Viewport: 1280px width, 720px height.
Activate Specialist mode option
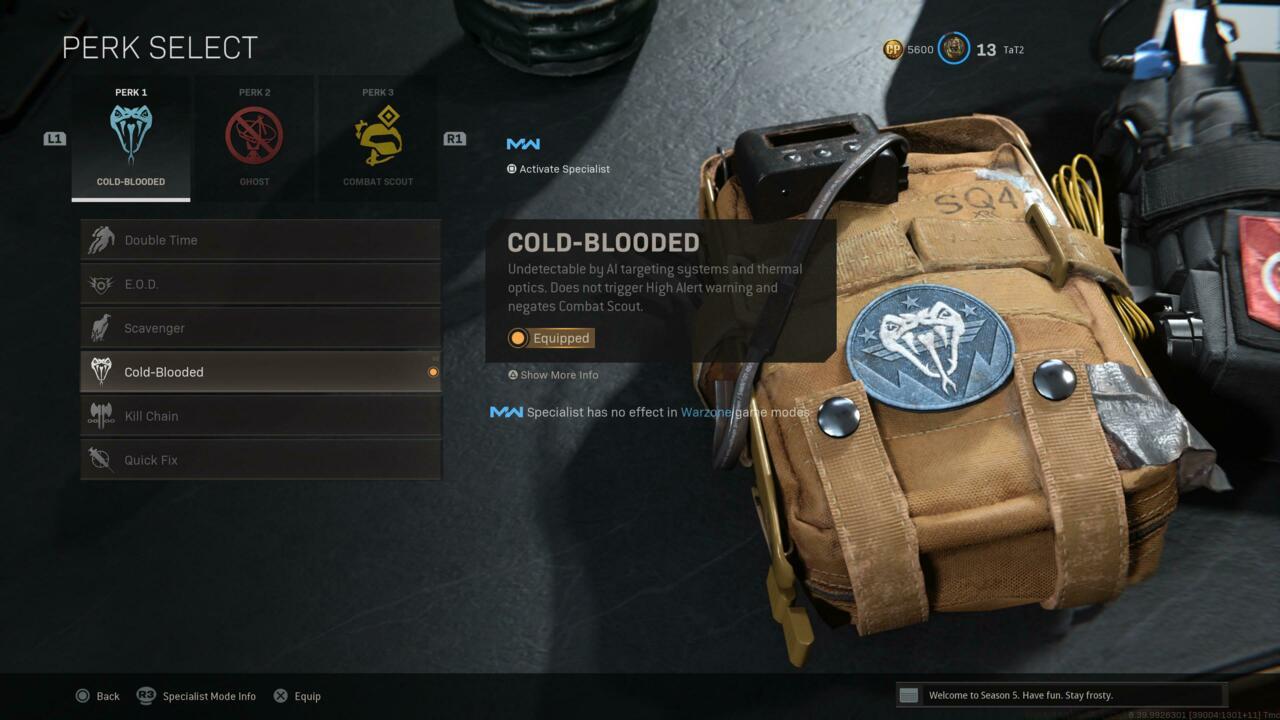pyautogui.click(x=558, y=169)
